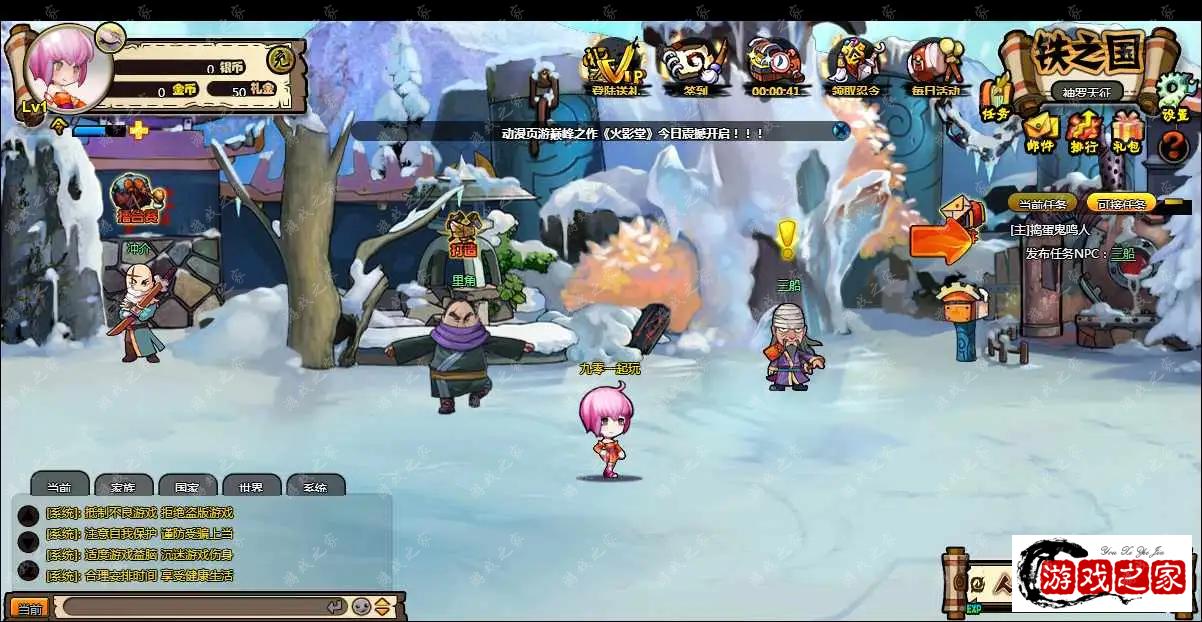1202x622 pixels.
Task: Switch to the 可接任务 quest tab
Action: pos(1120,203)
